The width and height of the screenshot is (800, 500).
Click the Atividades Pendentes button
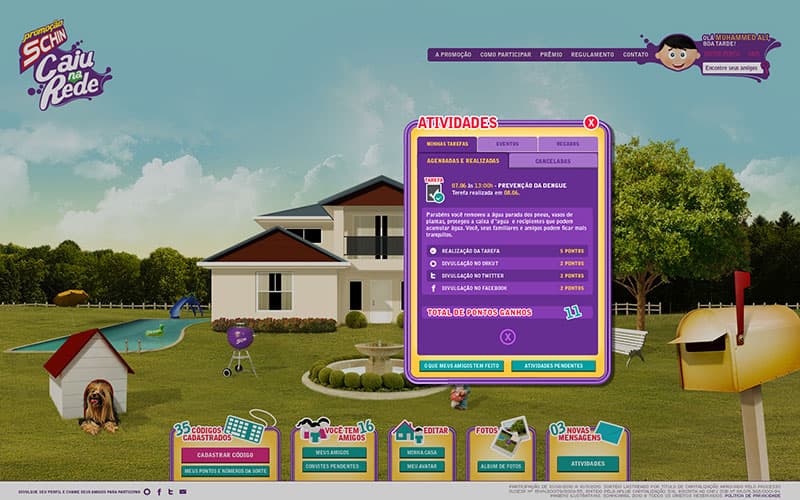(553, 366)
